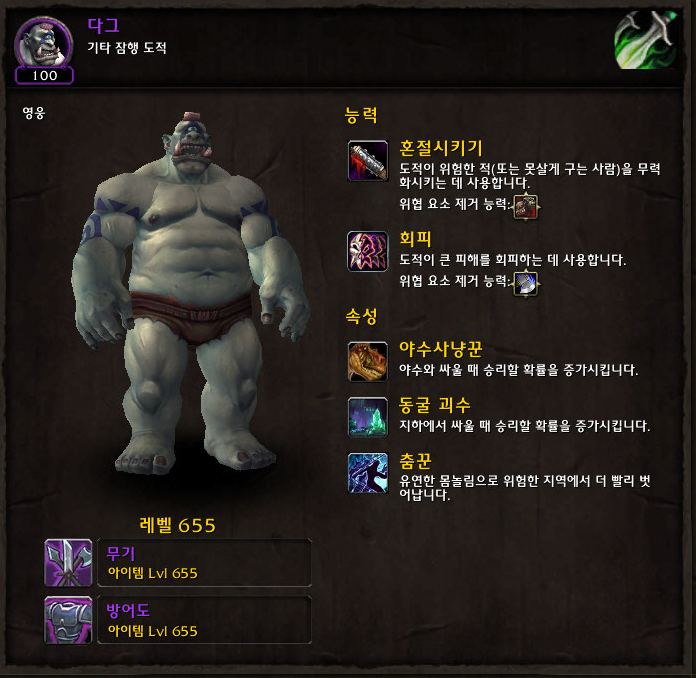This screenshot has height=678, width=696.
Task: Open the 방어도 armor equipment slot
Action: tap(68, 620)
